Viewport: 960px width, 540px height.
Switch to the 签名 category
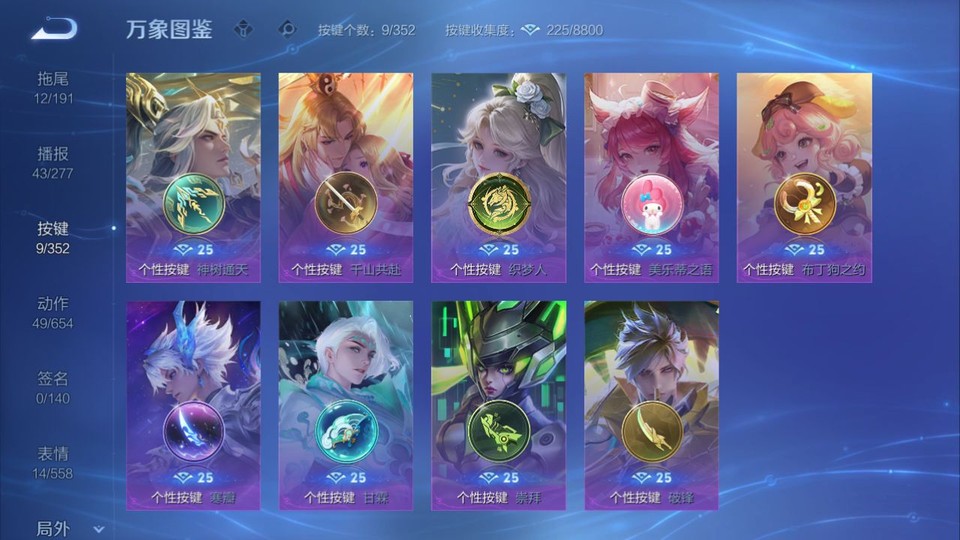[x=54, y=387]
